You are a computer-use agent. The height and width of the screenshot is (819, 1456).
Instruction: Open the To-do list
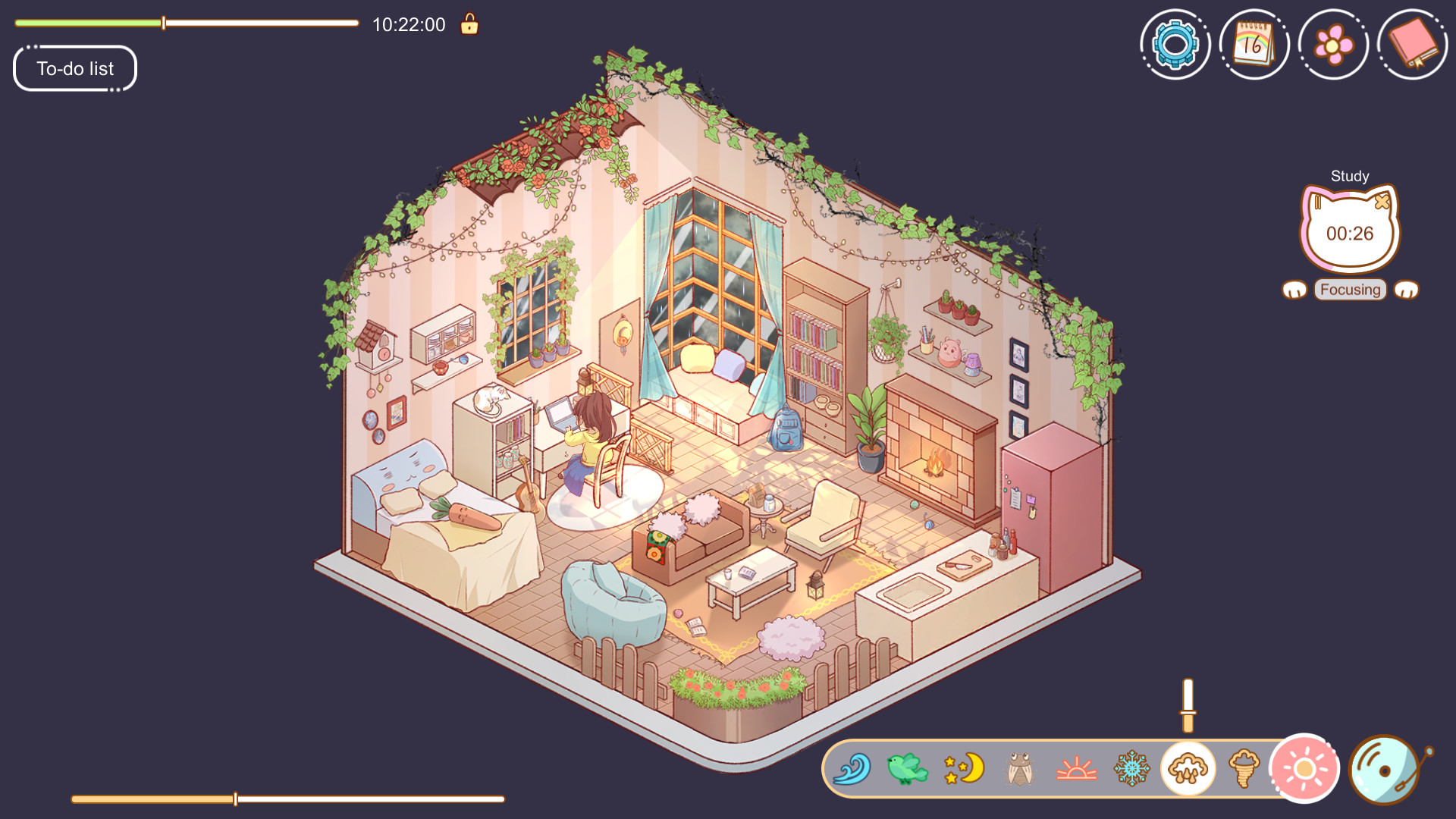click(74, 68)
